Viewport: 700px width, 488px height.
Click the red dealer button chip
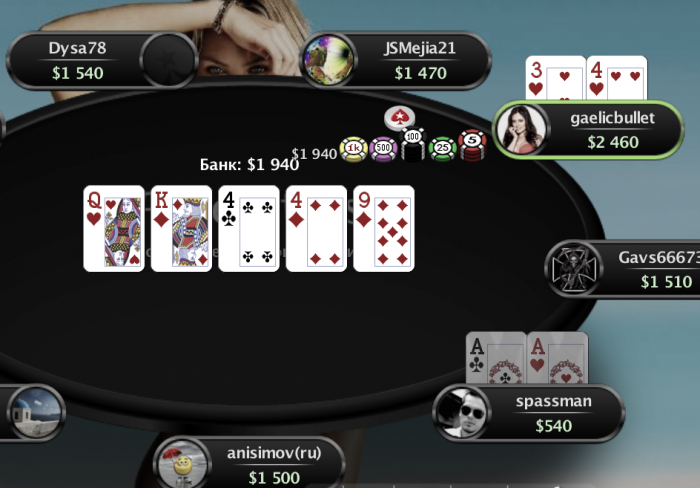[x=399, y=117]
